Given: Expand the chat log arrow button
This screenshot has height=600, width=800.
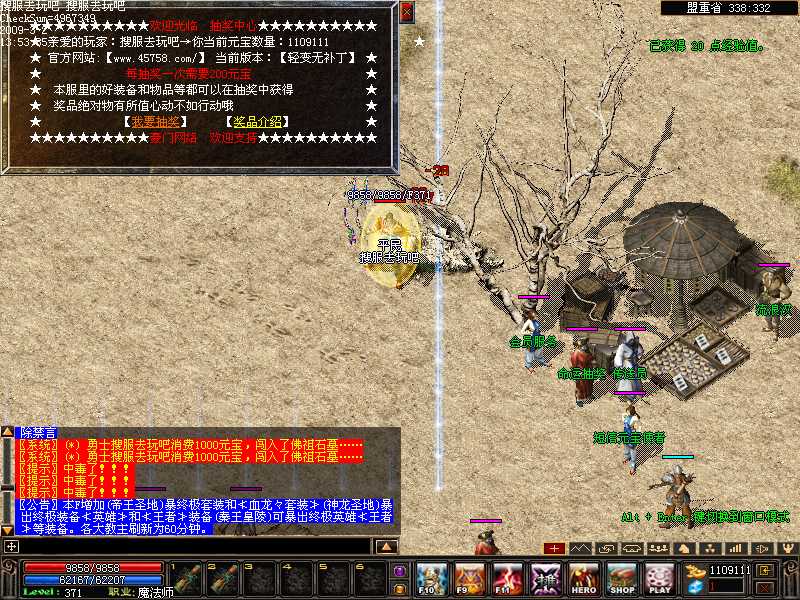Looking at the screenshot, I should click(387, 546).
